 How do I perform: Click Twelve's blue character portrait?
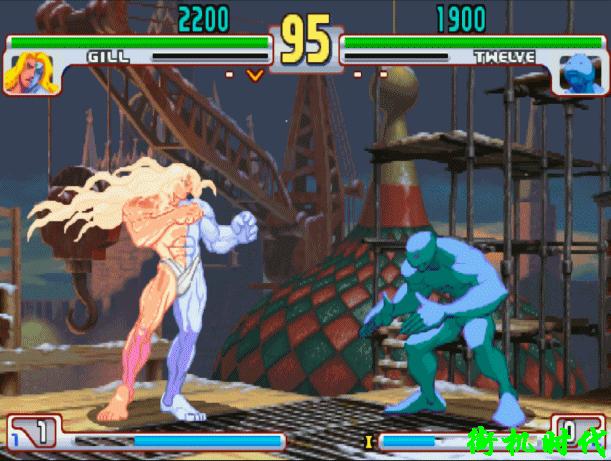[x=578, y=73]
